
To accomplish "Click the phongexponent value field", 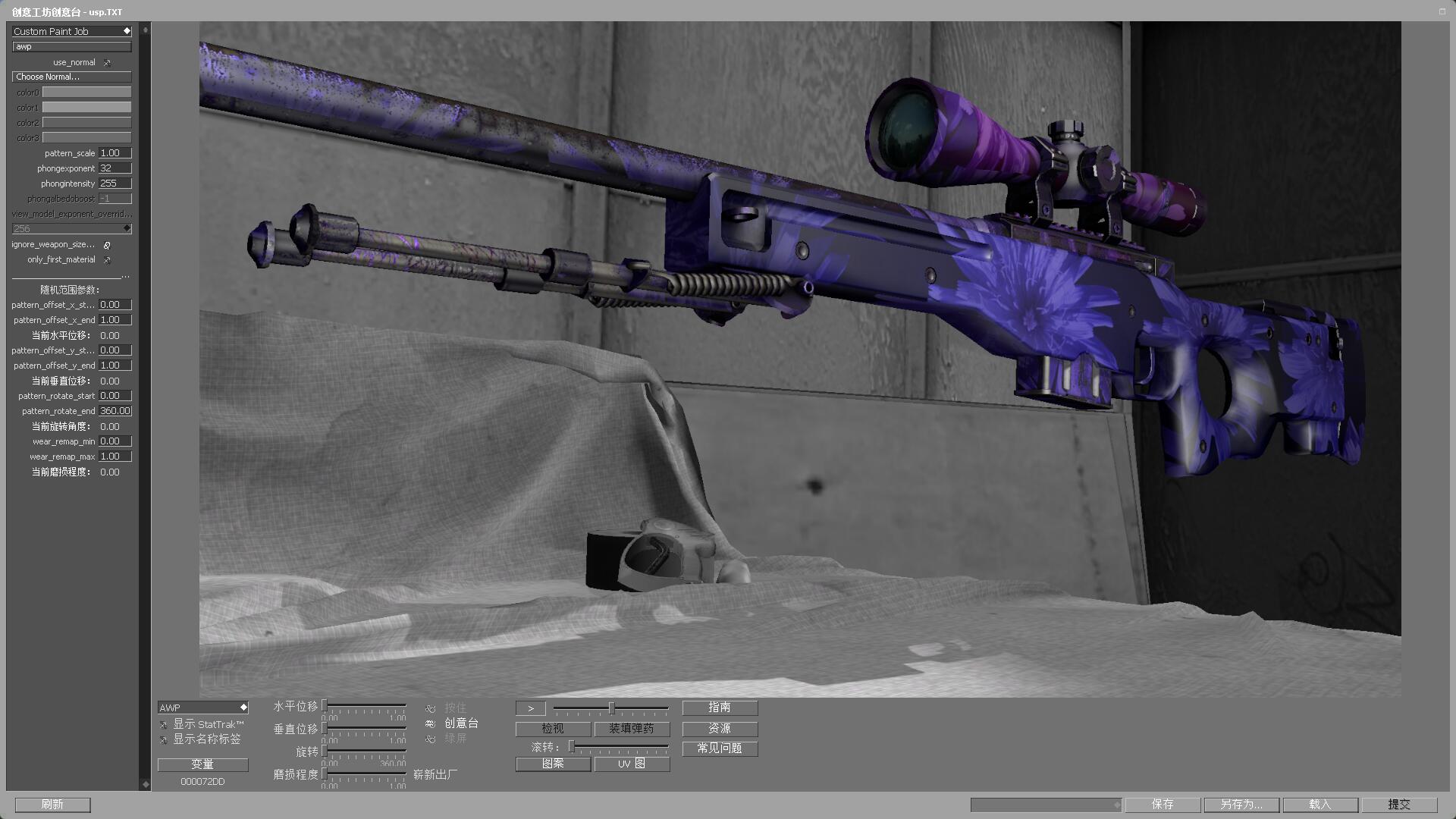I will pyautogui.click(x=115, y=168).
